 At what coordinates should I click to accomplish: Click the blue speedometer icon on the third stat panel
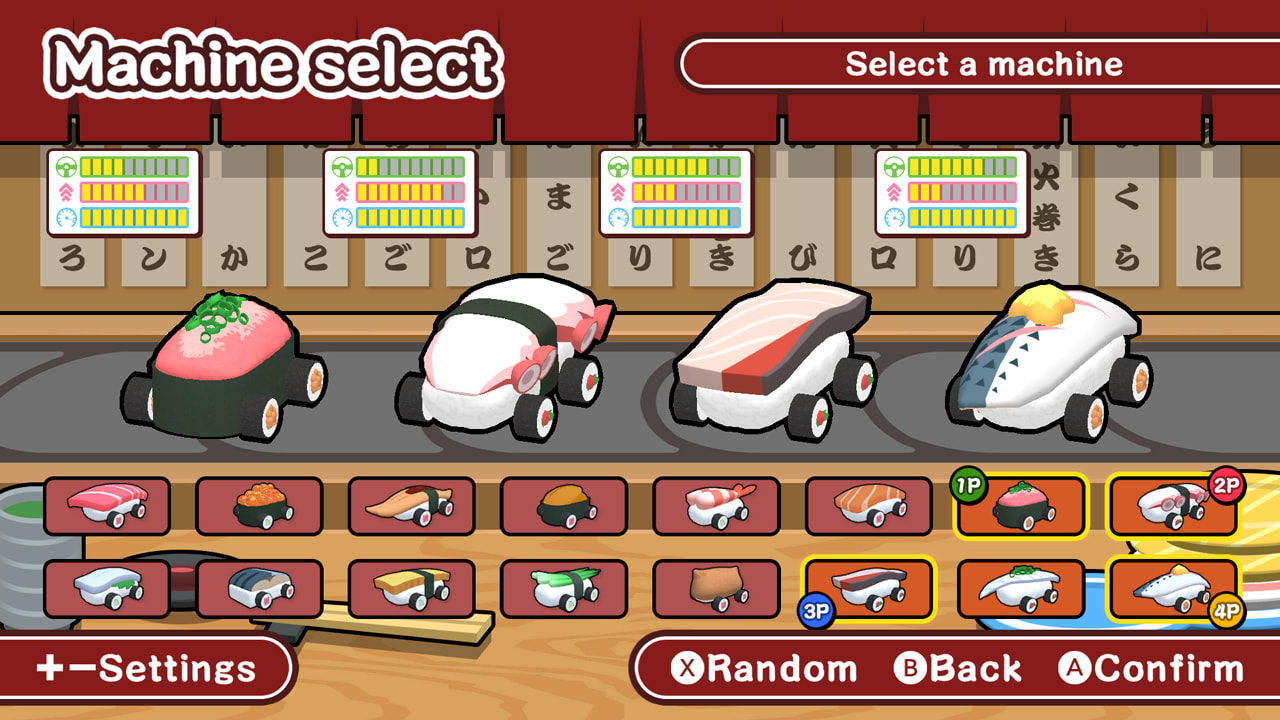[620, 217]
